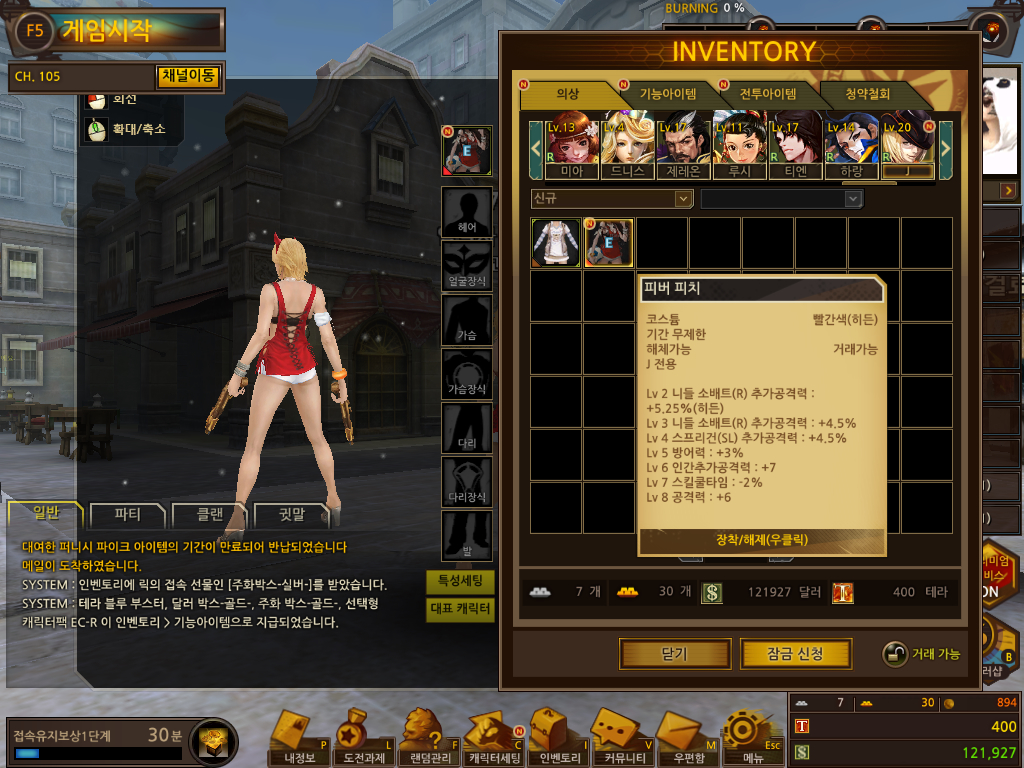1024x768 pixels.
Task: Open the 기능아이템 inventory tab
Action: (x=667, y=94)
